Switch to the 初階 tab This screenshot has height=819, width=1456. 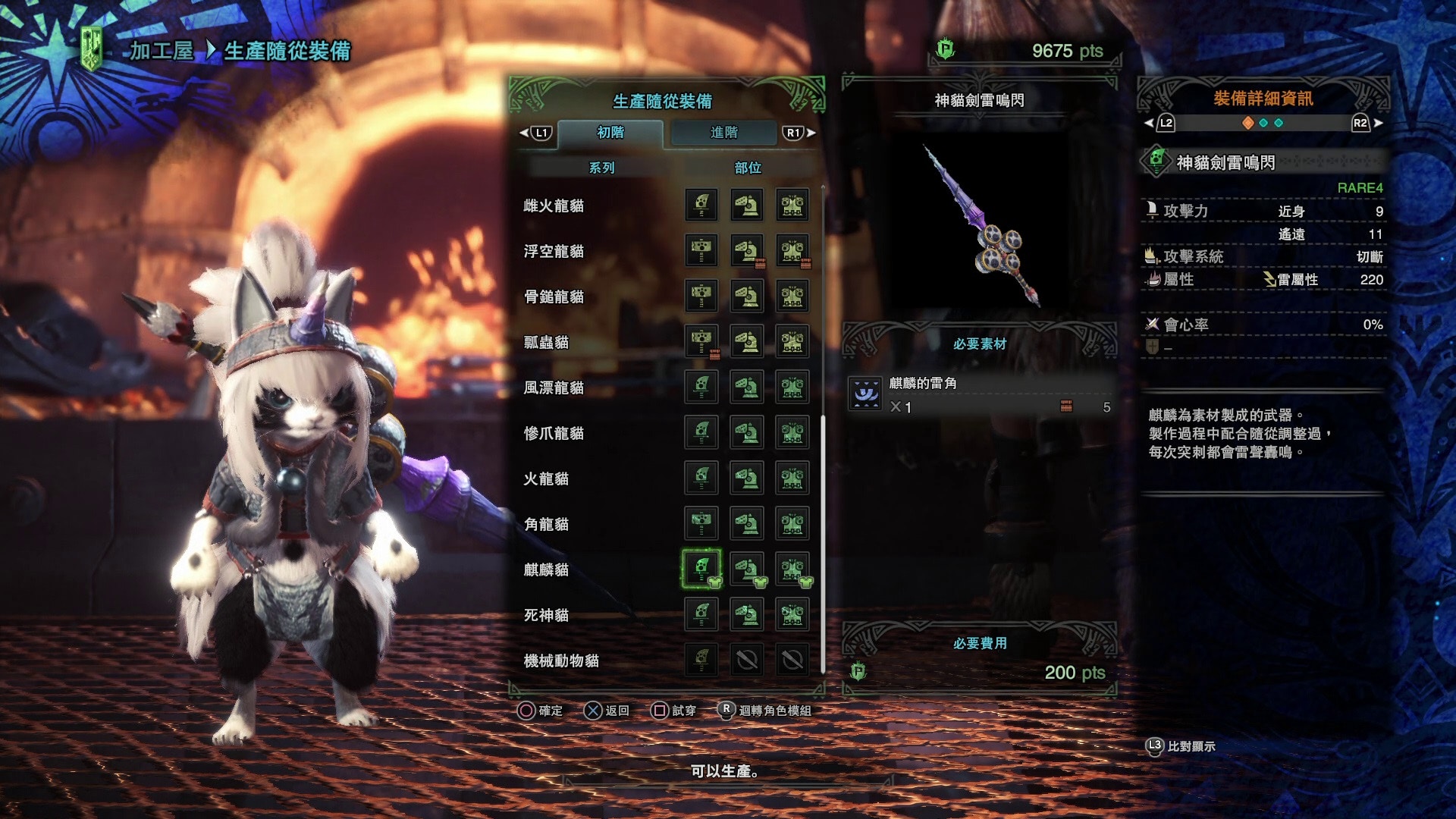tap(610, 133)
